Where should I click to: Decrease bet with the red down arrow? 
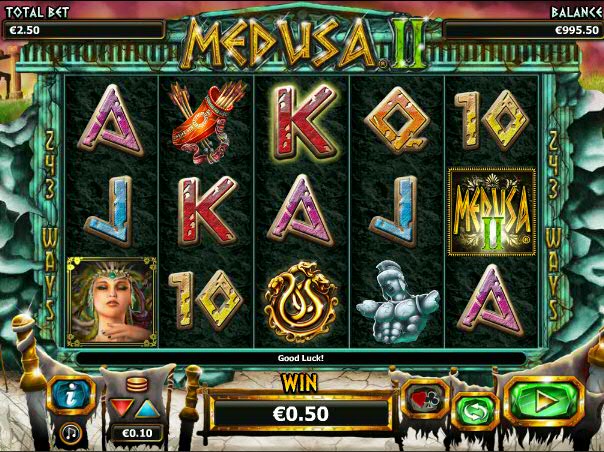123,408
